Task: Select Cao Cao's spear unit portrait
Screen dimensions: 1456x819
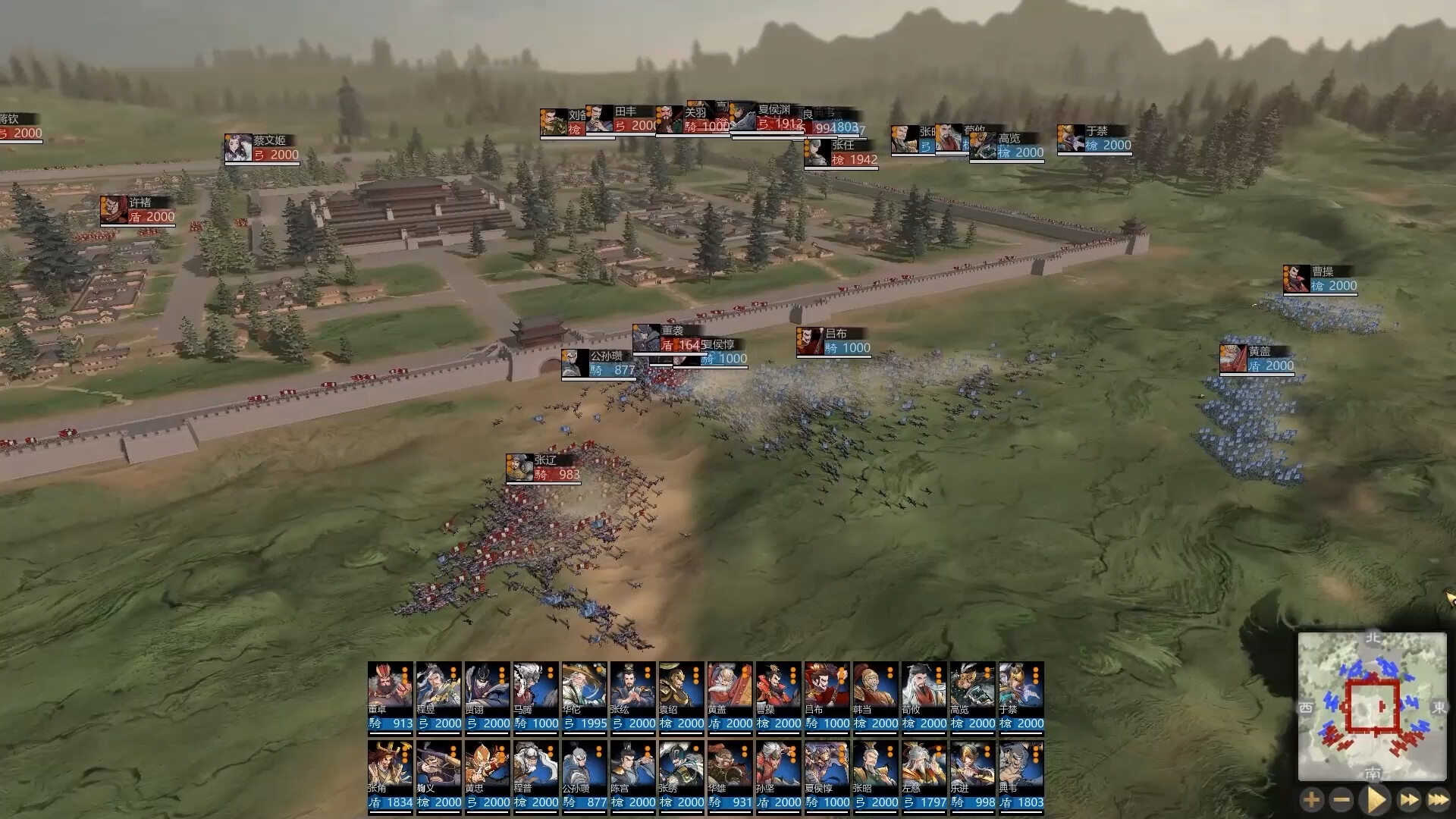Action: tap(779, 698)
